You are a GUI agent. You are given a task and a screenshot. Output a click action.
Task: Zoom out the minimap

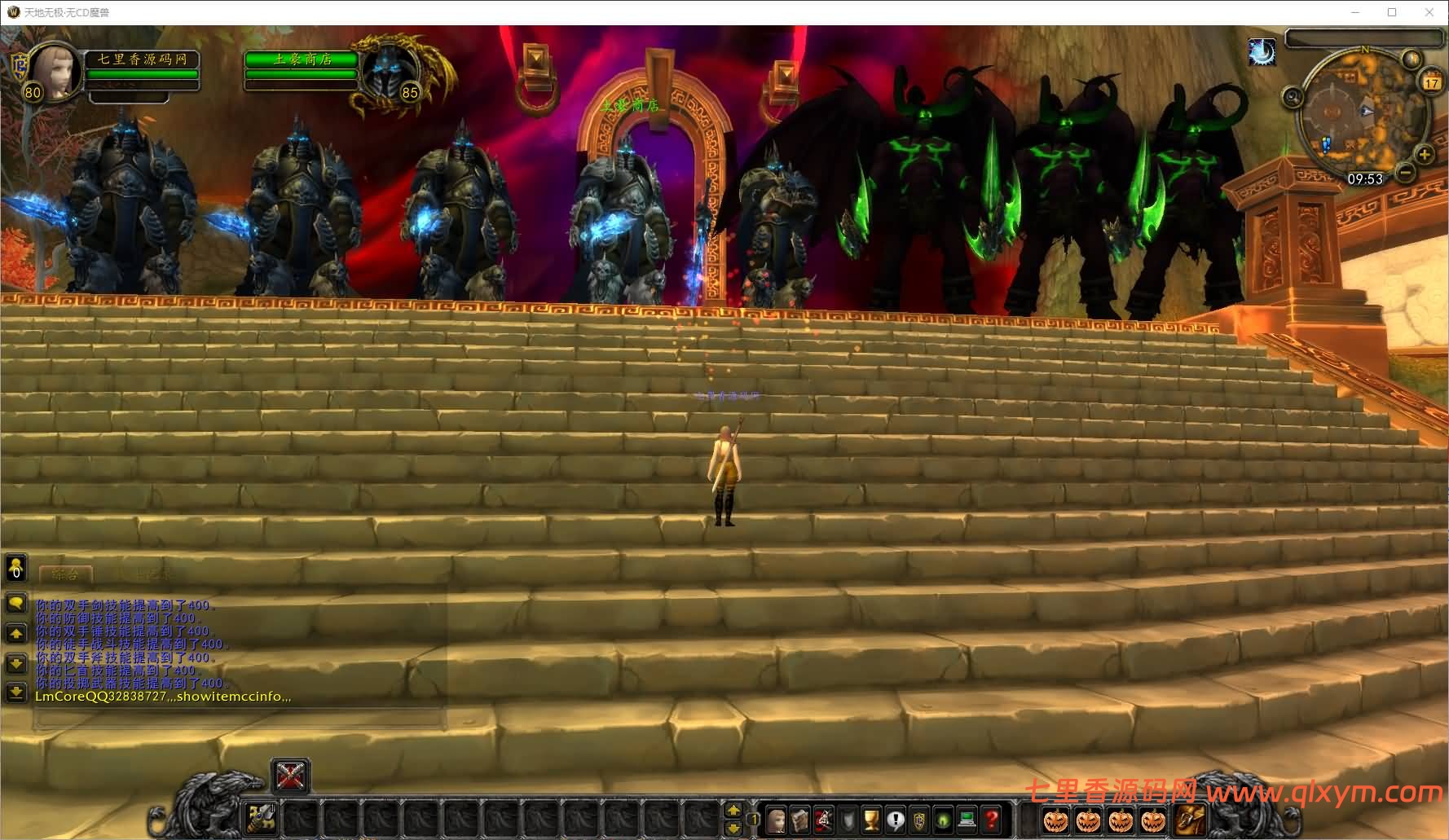click(1405, 172)
